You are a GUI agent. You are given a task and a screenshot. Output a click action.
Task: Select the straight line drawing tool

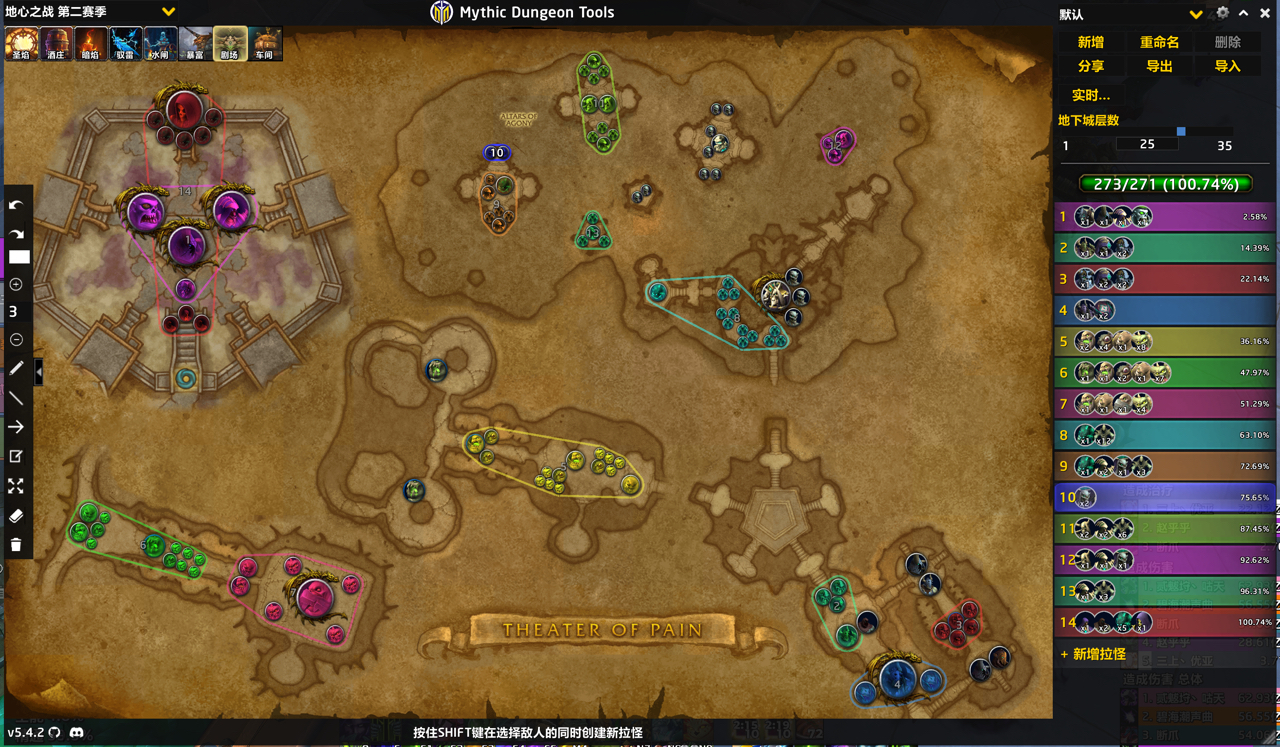point(17,398)
